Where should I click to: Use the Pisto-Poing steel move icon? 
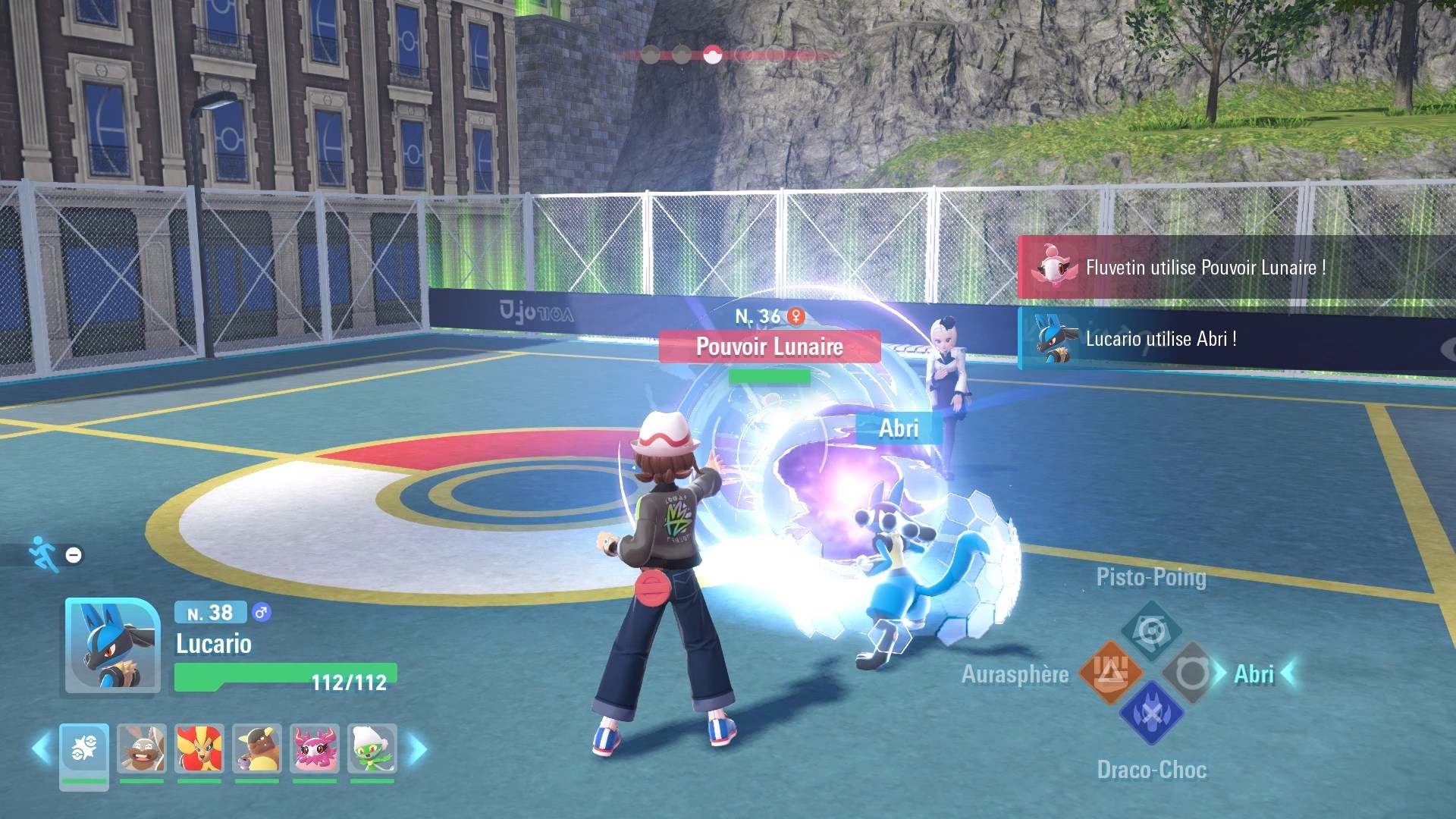pyautogui.click(x=1151, y=630)
